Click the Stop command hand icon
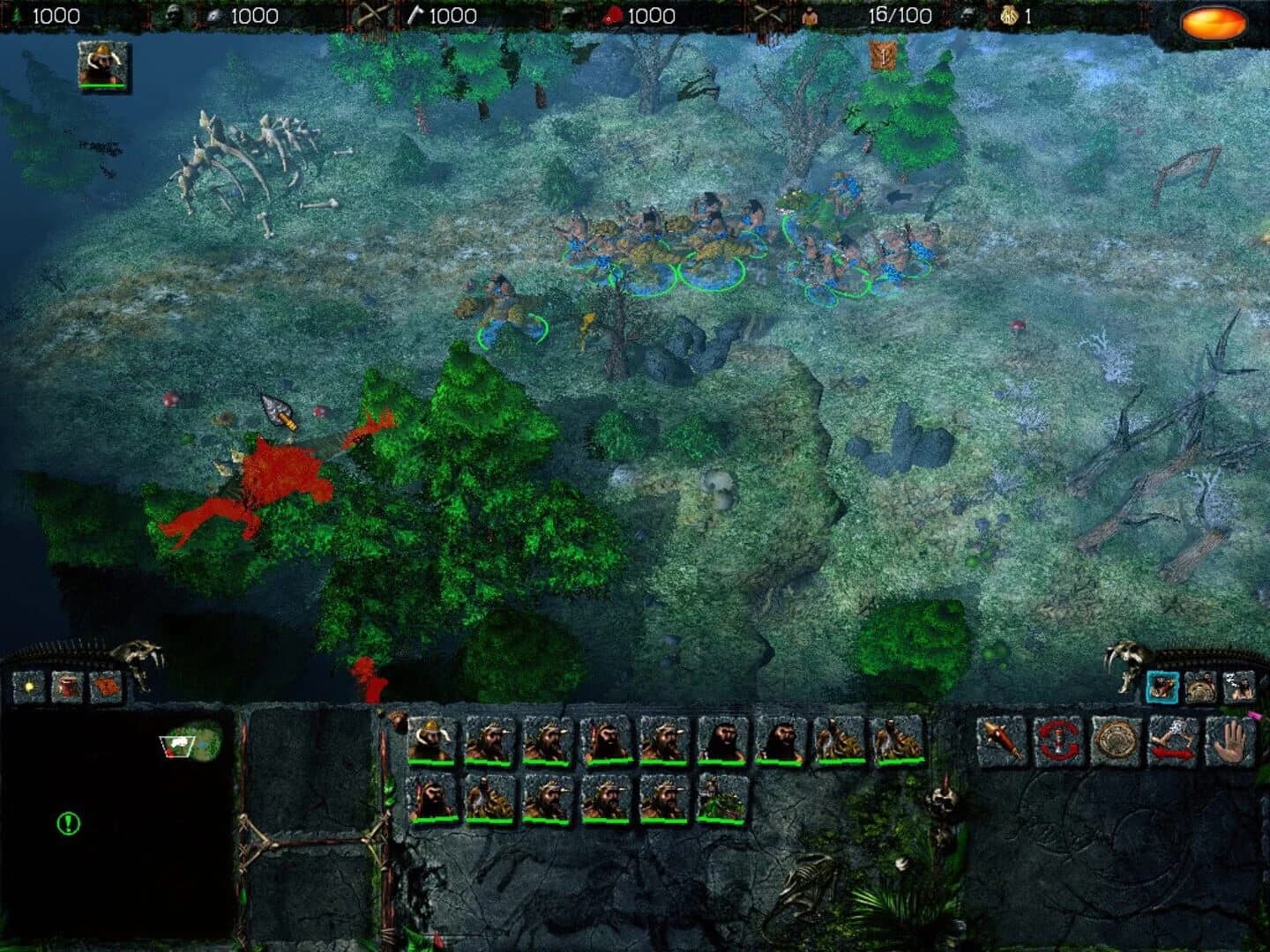 1230,740
